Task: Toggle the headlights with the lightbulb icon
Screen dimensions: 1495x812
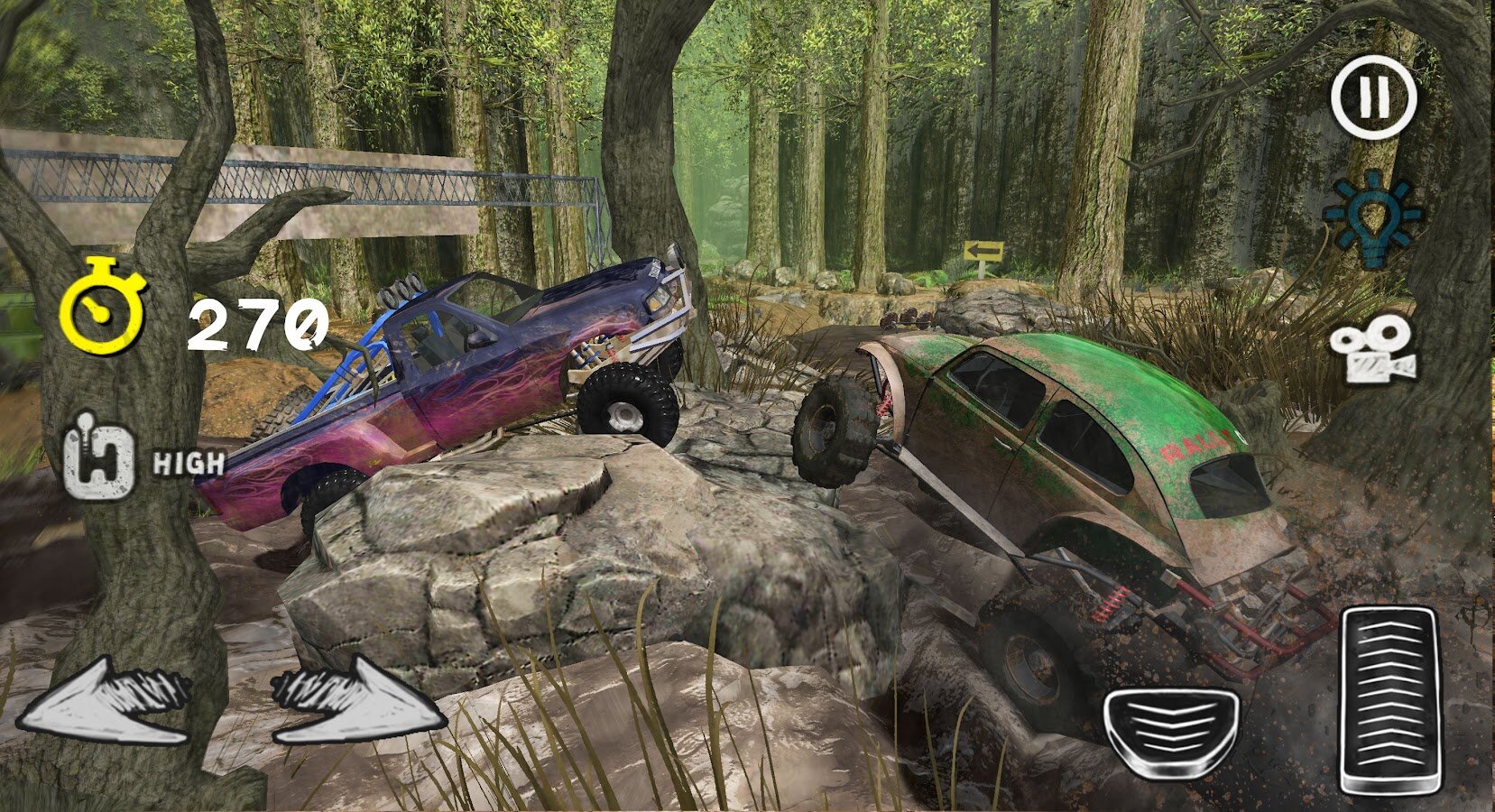Action: tap(1371, 217)
